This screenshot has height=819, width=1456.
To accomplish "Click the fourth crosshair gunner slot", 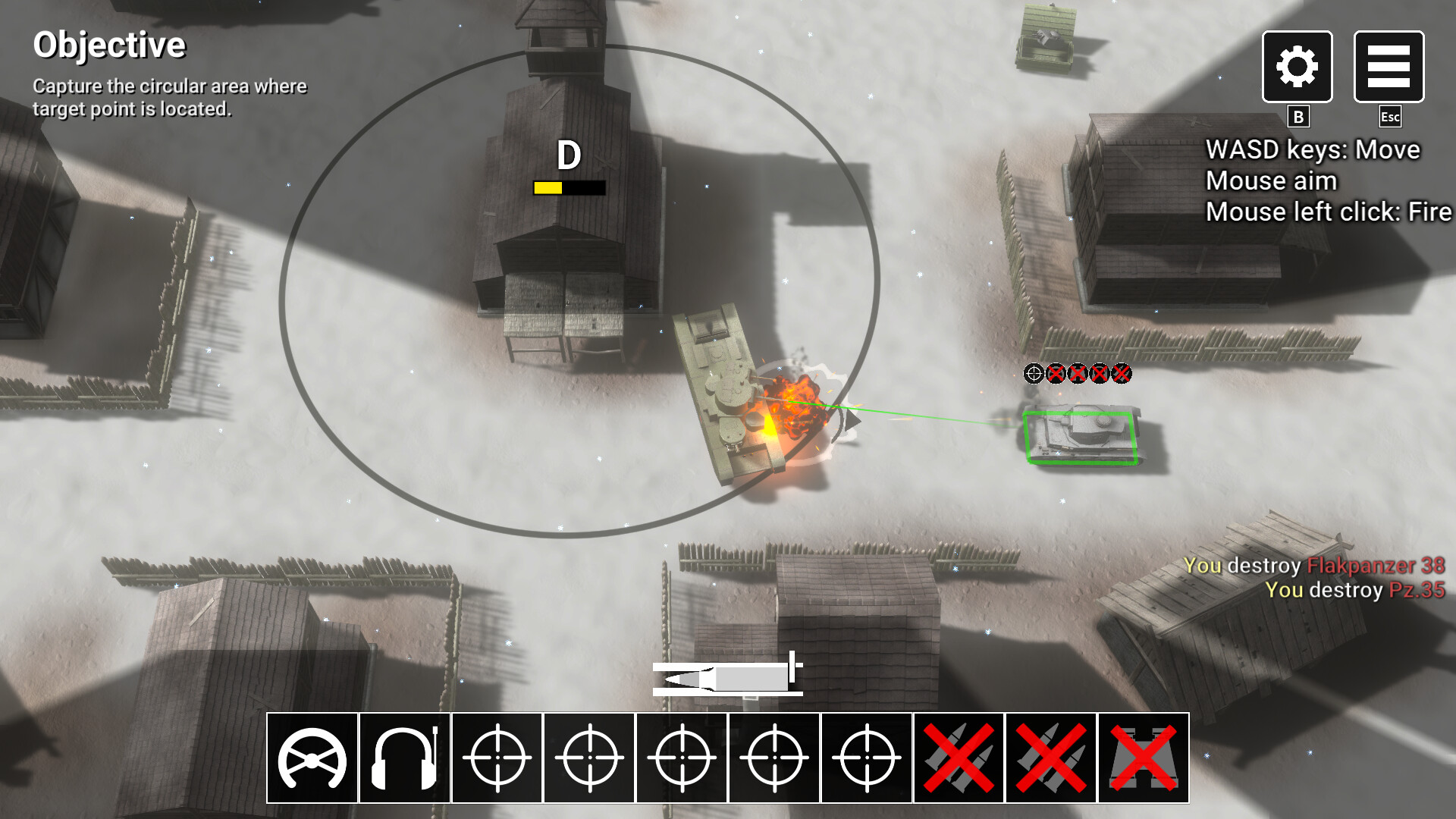I will (774, 758).
